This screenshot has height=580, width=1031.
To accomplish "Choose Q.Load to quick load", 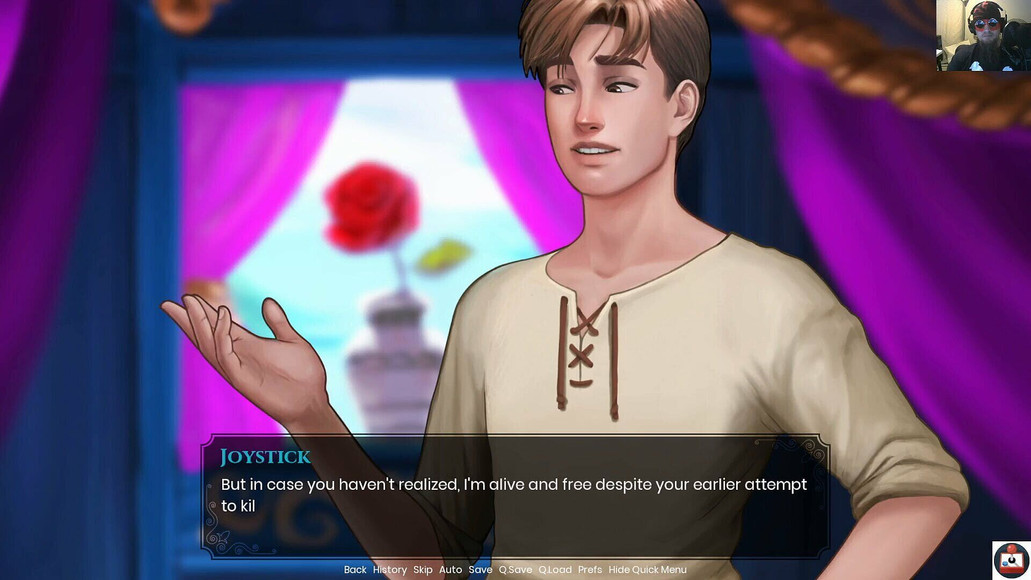I will 555,570.
